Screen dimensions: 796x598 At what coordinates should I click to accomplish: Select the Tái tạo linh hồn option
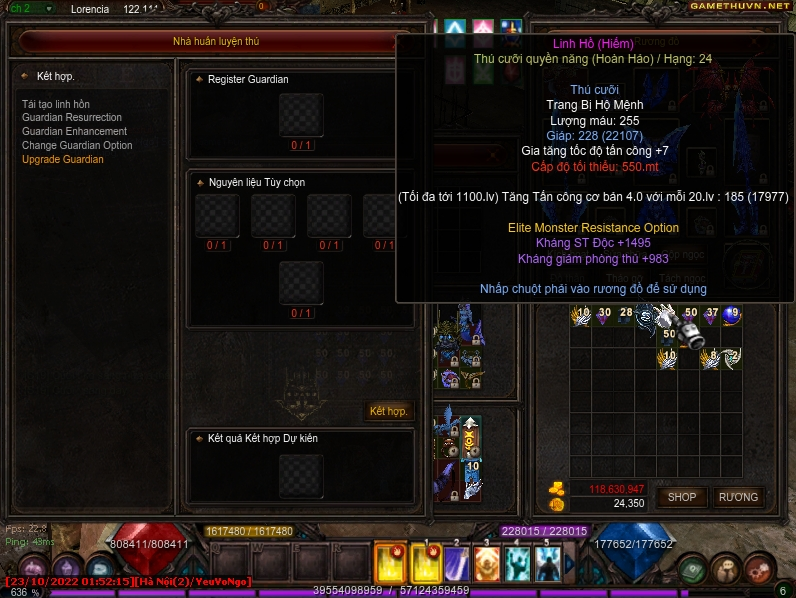(x=56, y=104)
